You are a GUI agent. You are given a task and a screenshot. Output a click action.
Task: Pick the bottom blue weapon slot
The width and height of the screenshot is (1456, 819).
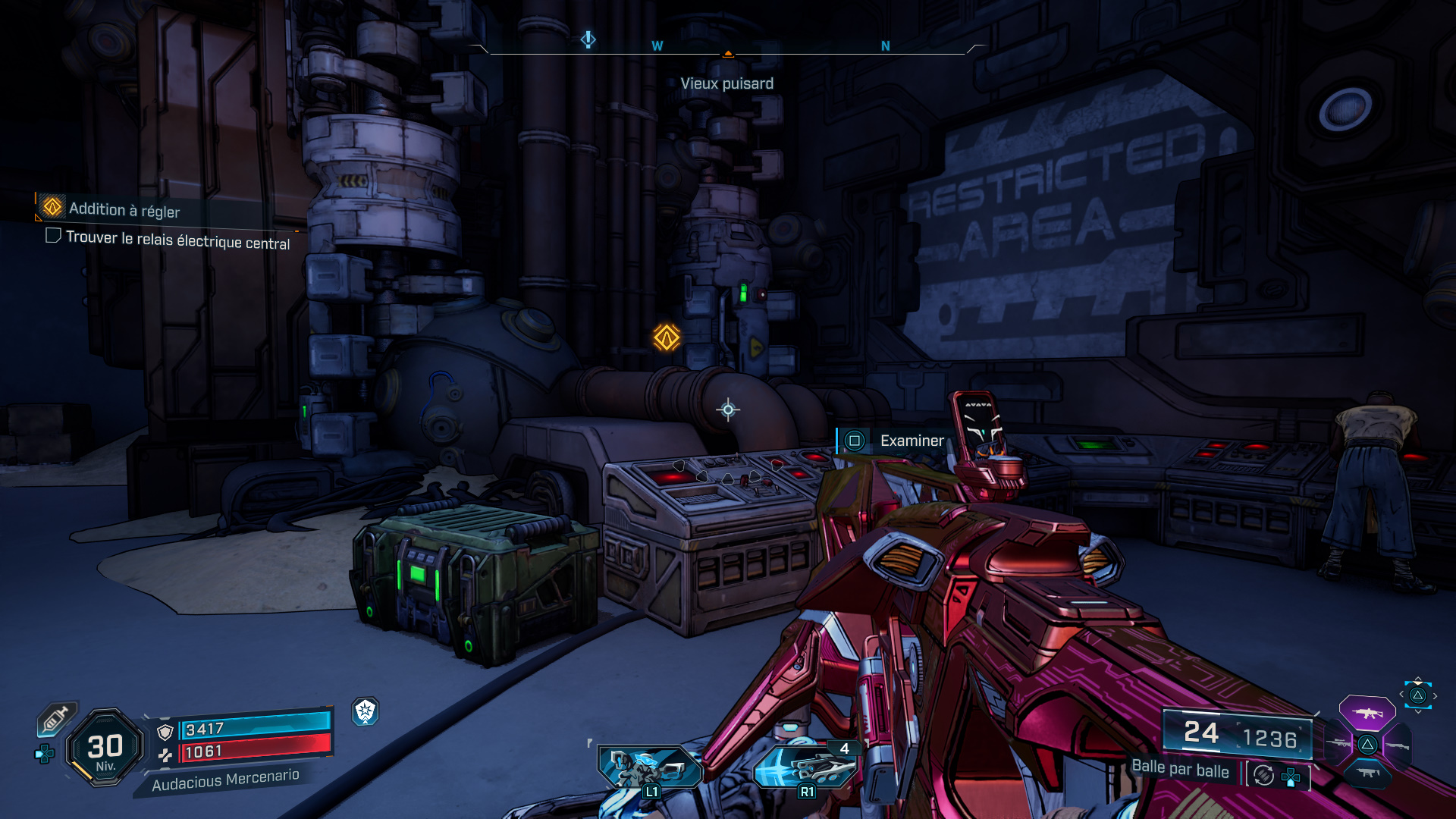point(1367,773)
